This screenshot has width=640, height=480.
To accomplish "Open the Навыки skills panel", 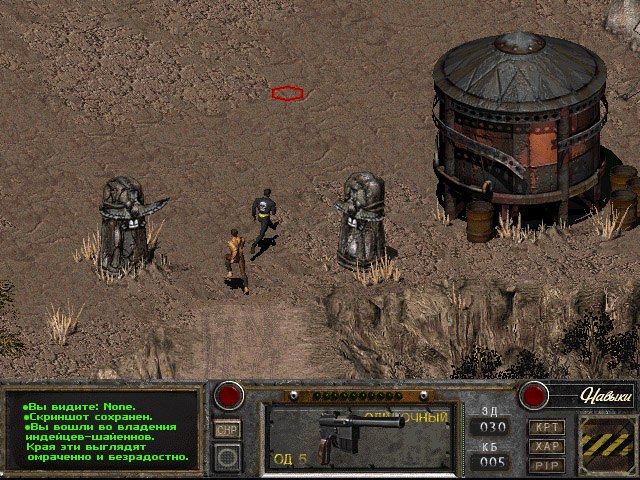I will coord(602,396).
